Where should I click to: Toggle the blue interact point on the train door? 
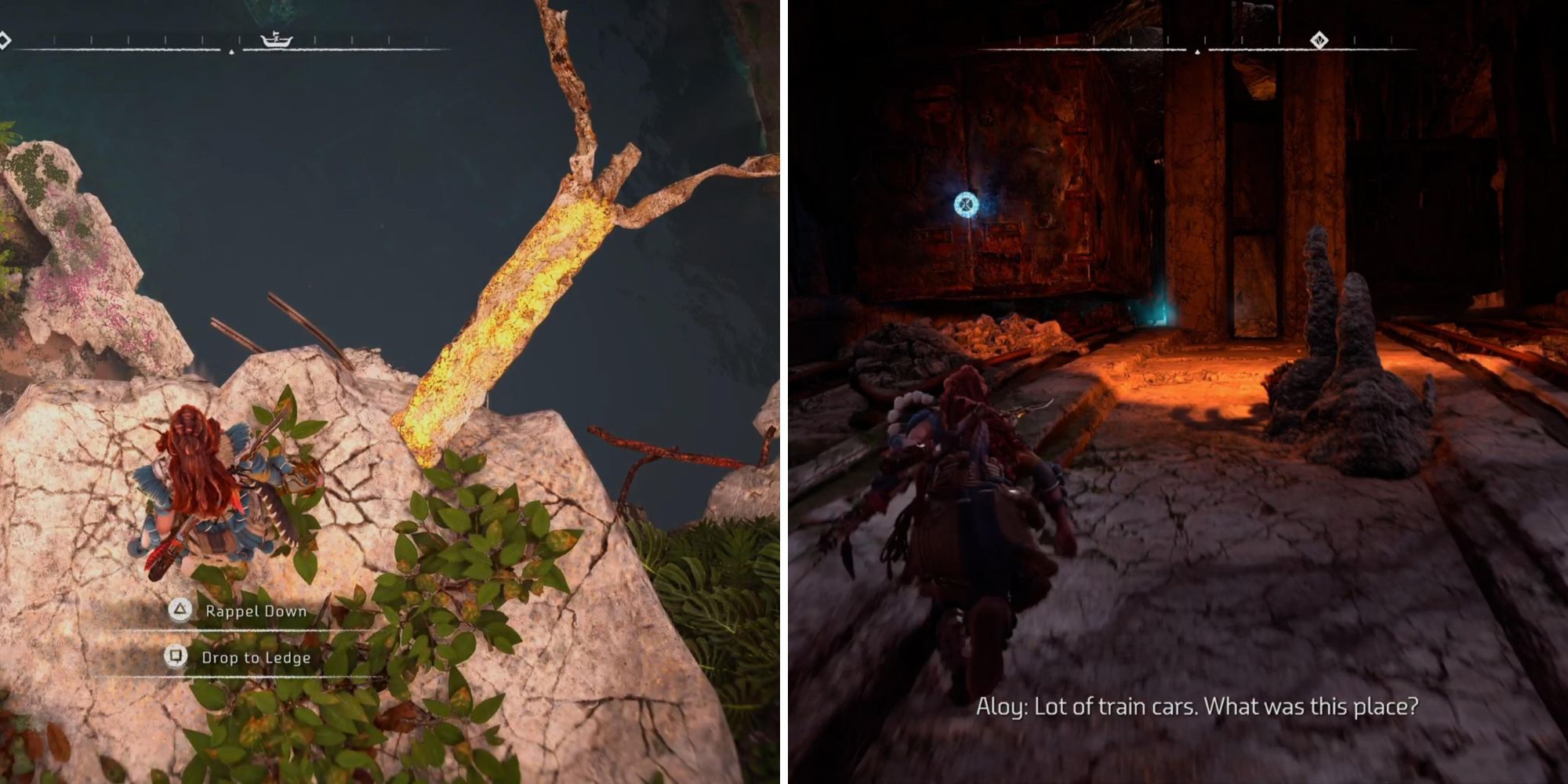pyautogui.click(x=967, y=202)
